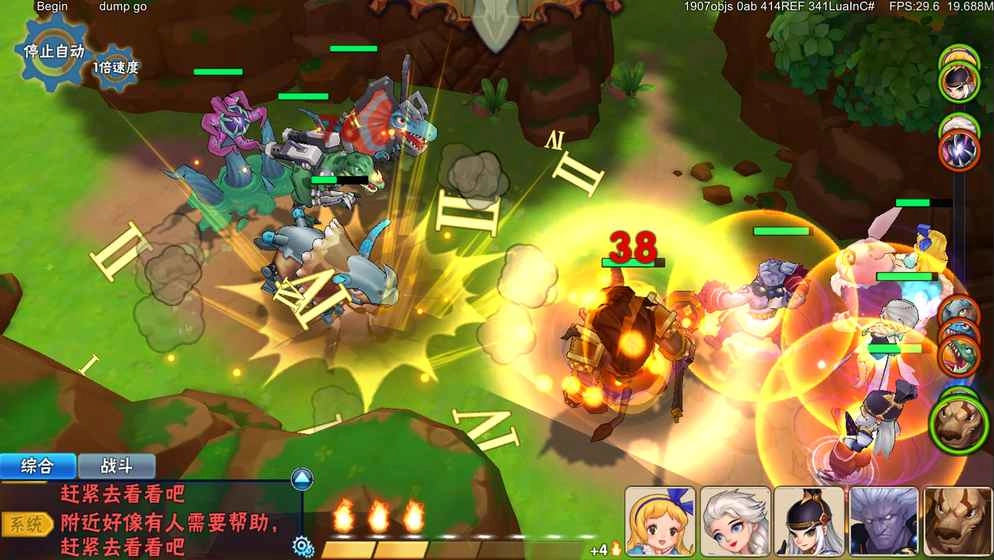Screen dimensions: 994x560
Task: Select the brown bull beast hero portrait
Action: click(957, 521)
